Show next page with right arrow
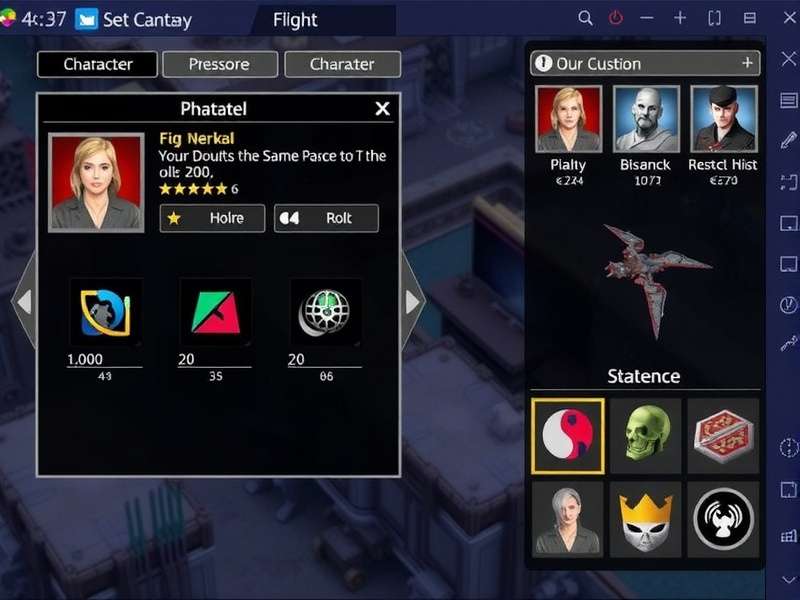The width and height of the screenshot is (800, 600). coord(413,300)
